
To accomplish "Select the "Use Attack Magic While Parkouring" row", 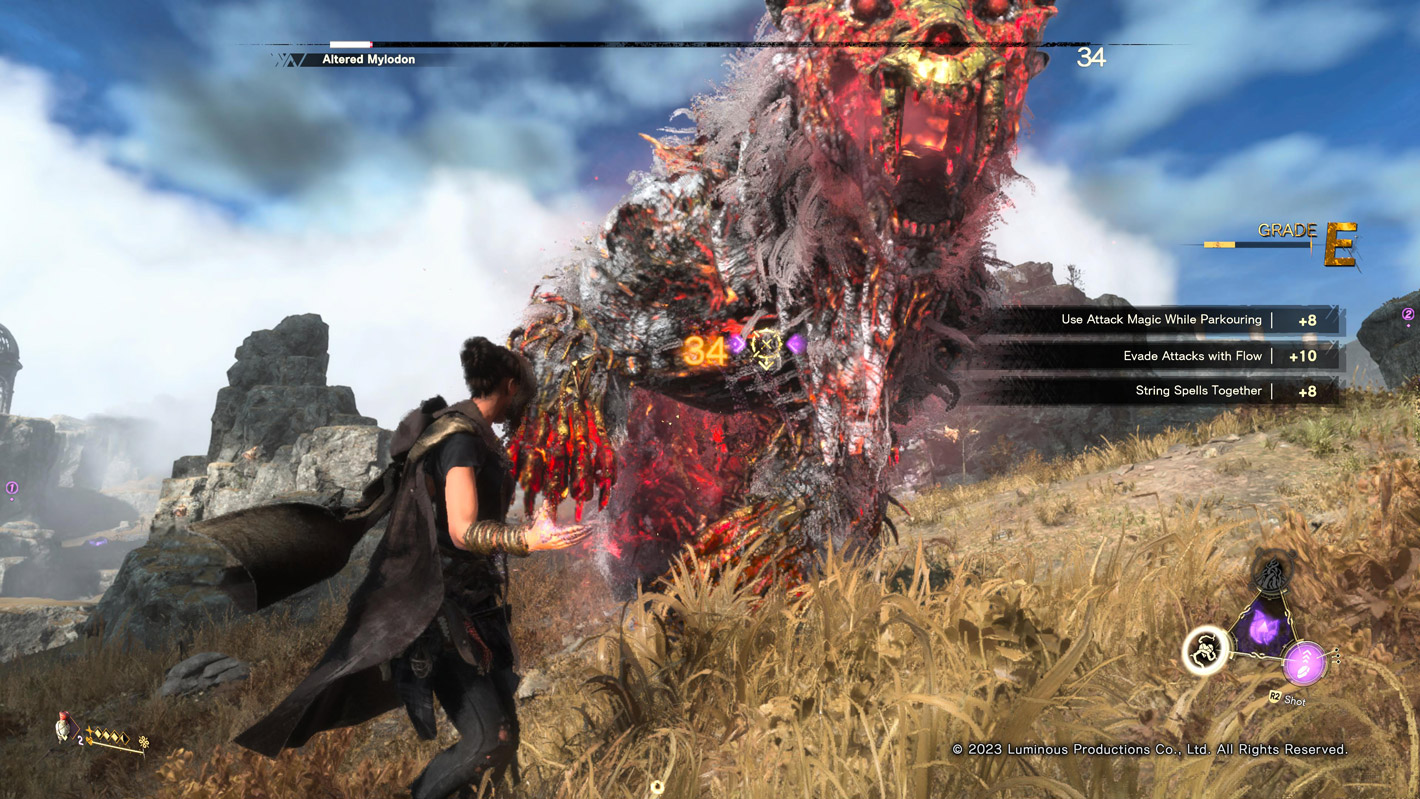I will point(1160,320).
